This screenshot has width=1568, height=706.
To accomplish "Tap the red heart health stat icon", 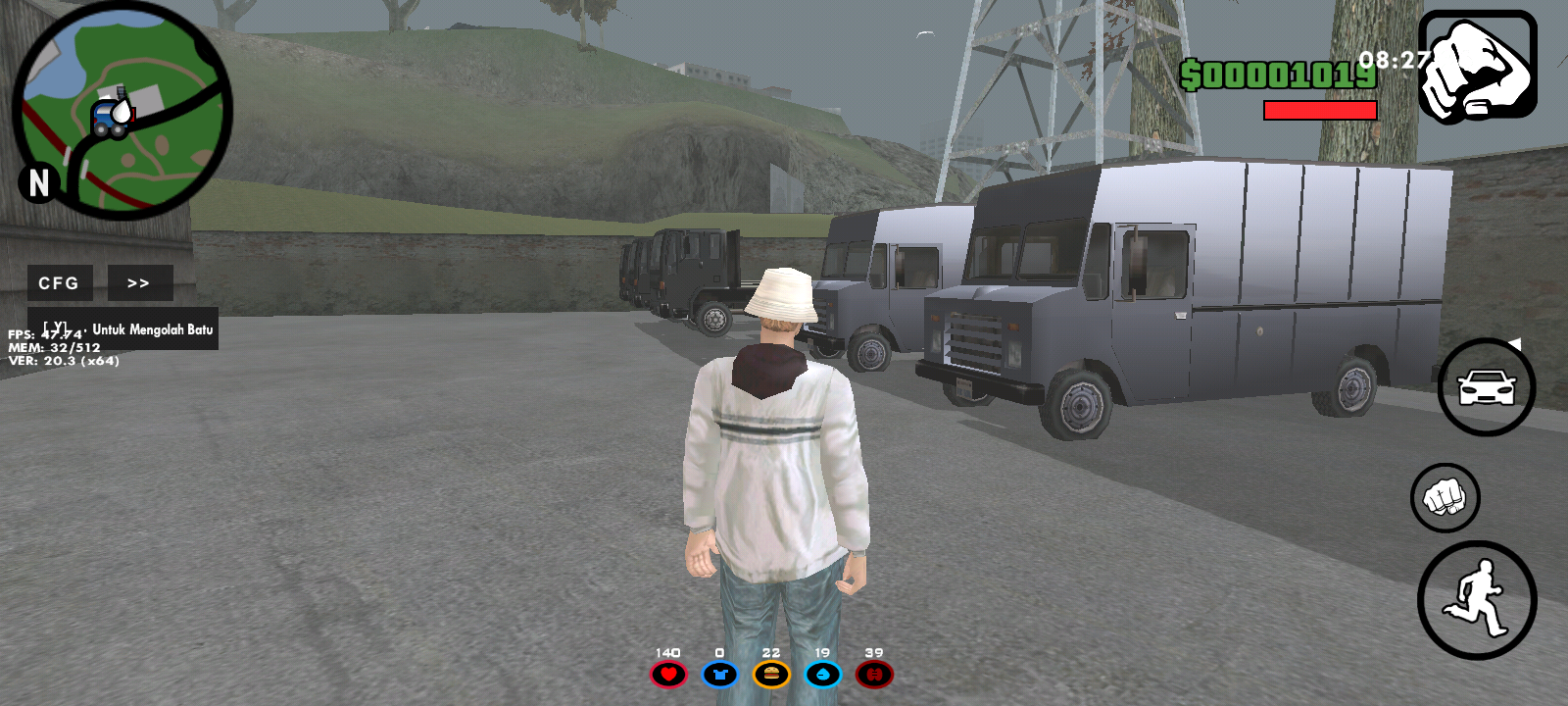I will click(668, 675).
